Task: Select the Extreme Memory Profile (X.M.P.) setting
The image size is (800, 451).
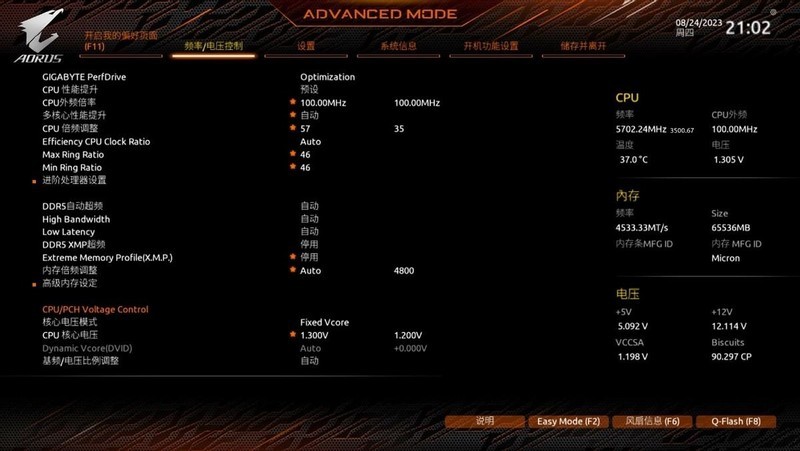Action: (107, 257)
